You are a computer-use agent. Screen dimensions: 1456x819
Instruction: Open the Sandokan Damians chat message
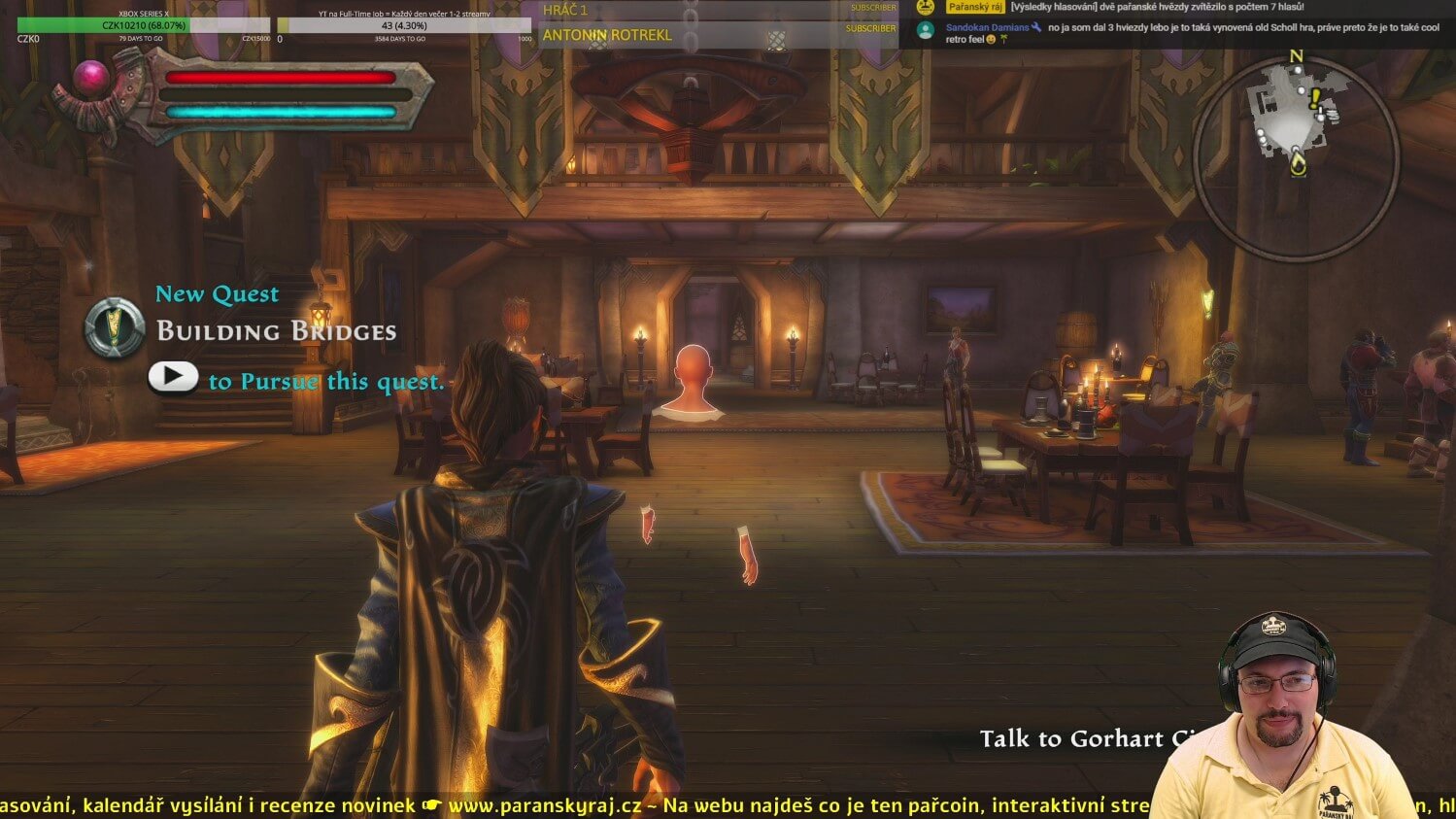coord(1192,33)
